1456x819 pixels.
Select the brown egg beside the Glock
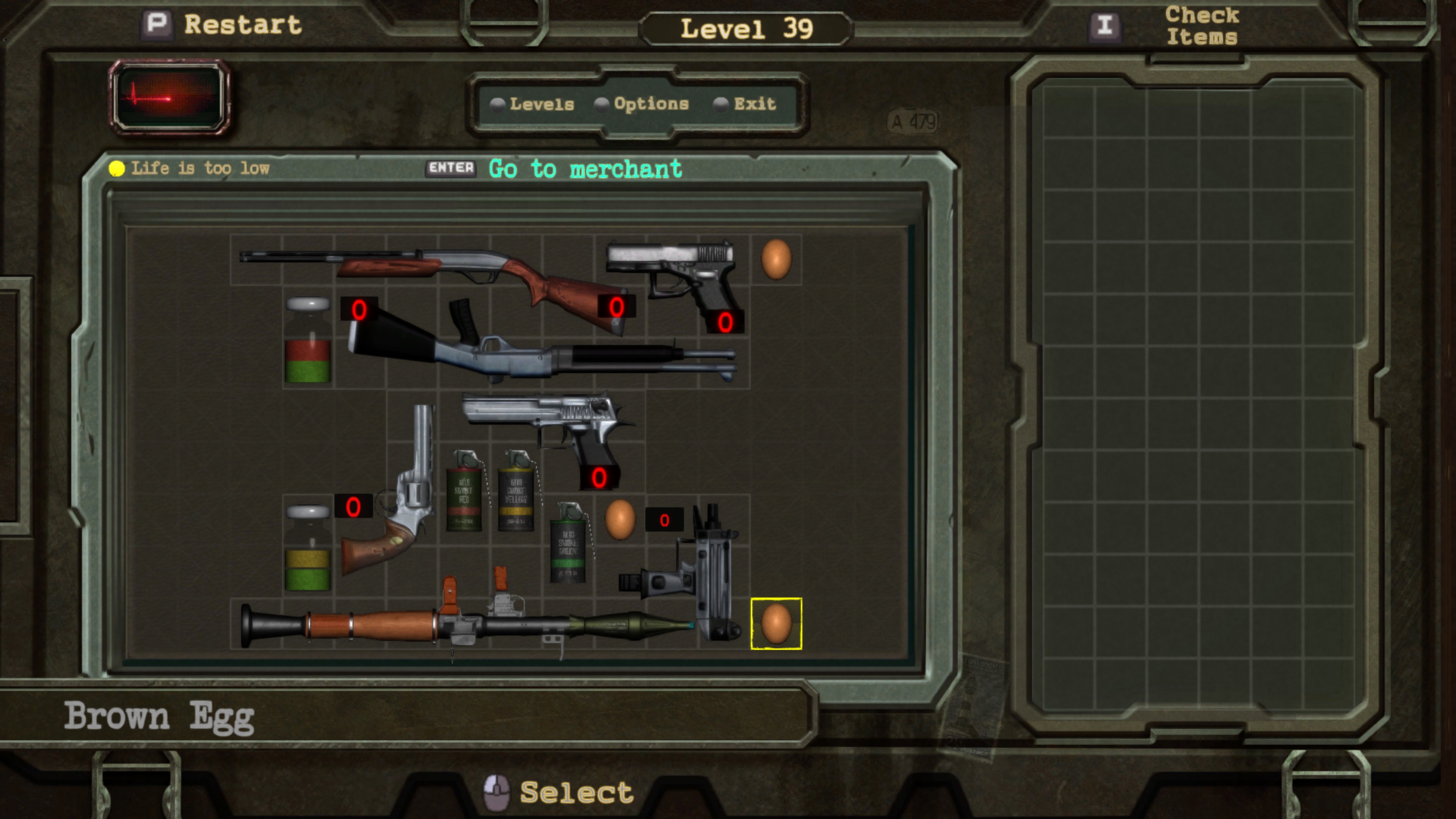pos(776,259)
